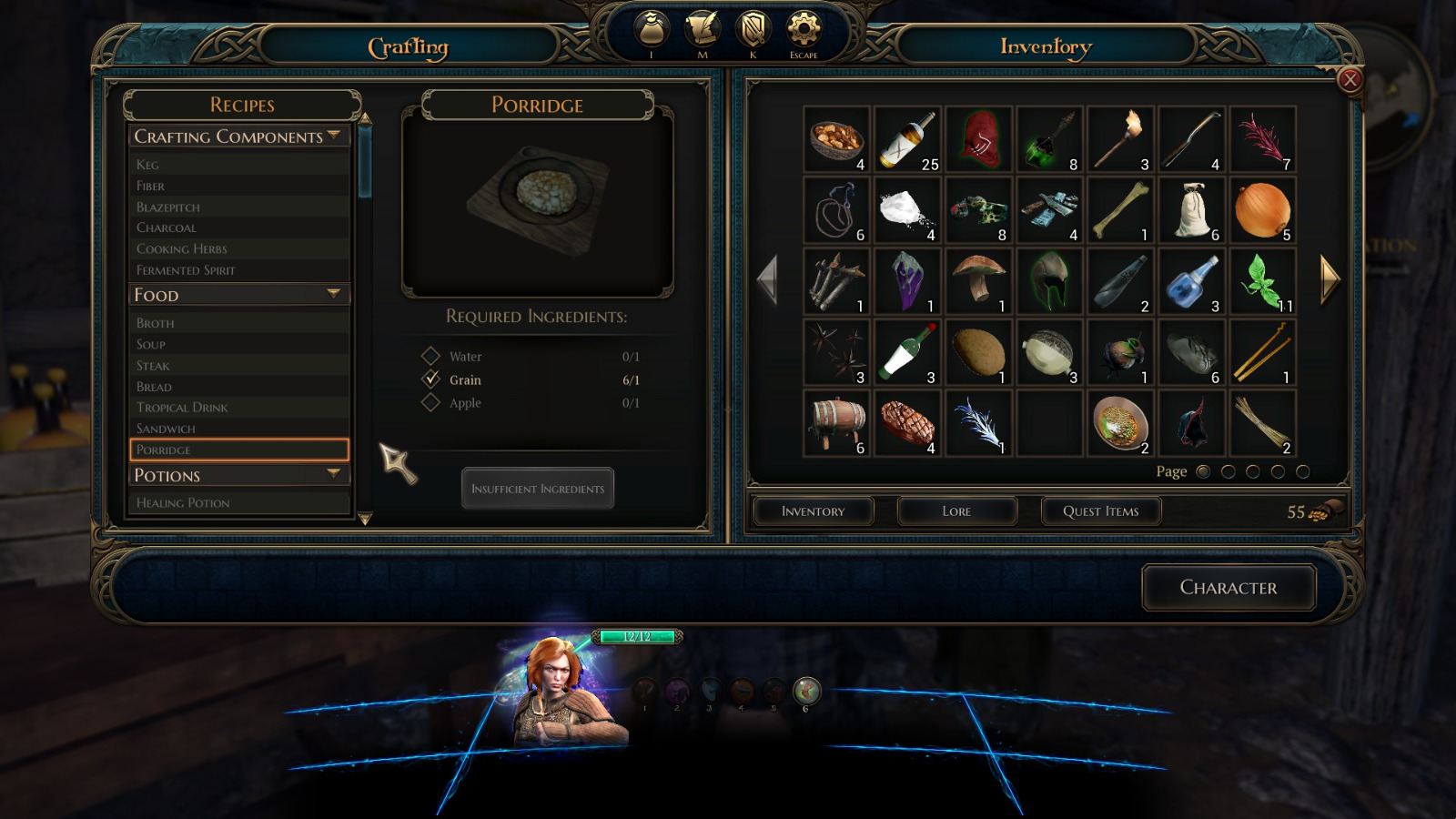Viewport: 1456px width, 819px height.
Task: Check the Apple ingredient checkbox
Action: 430,403
